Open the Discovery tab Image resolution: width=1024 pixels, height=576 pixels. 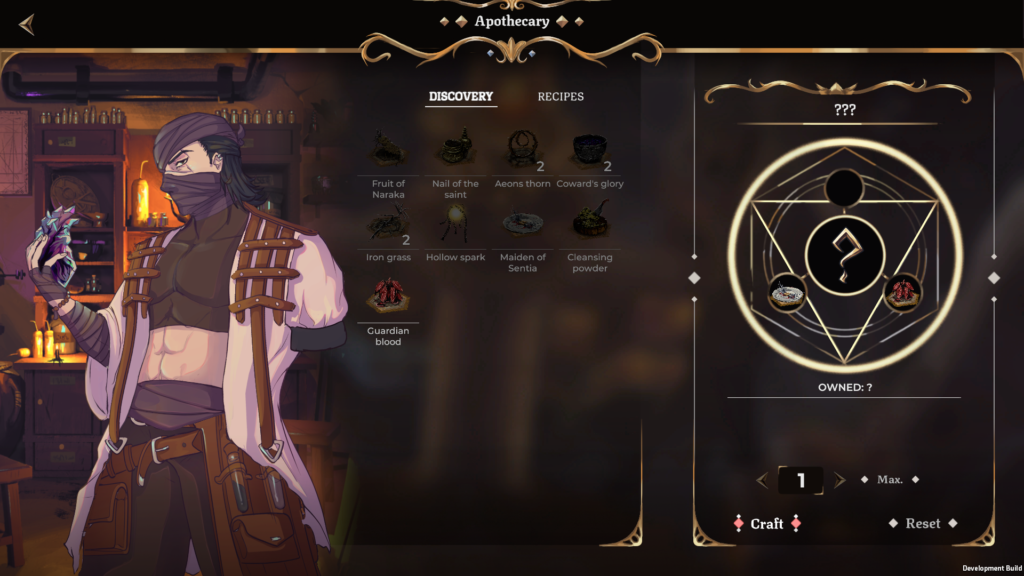point(461,97)
